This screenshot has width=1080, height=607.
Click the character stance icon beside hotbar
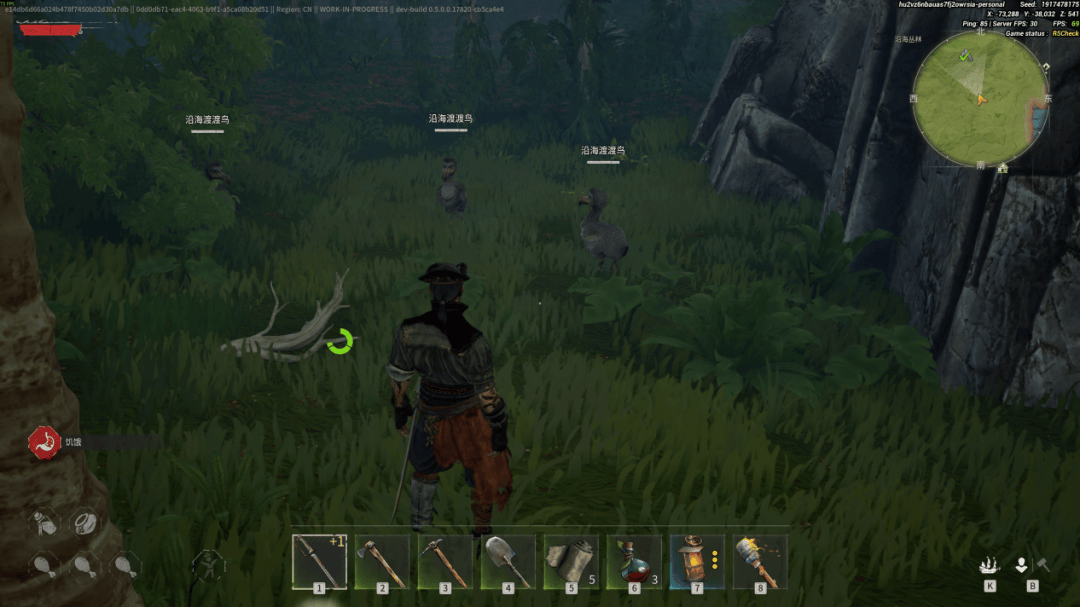click(x=209, y=566)
